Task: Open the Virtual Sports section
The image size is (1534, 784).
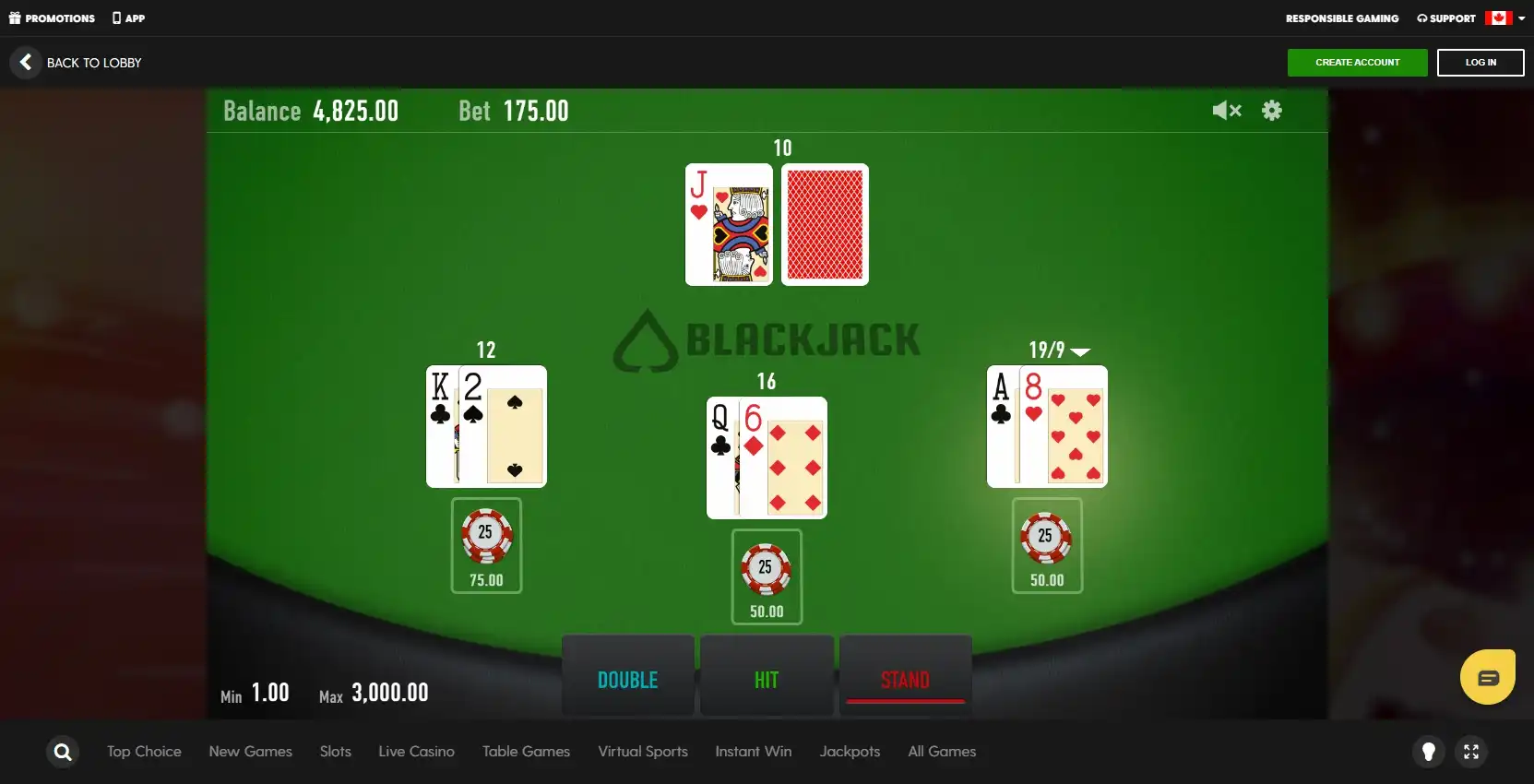Action: (643, 752)
